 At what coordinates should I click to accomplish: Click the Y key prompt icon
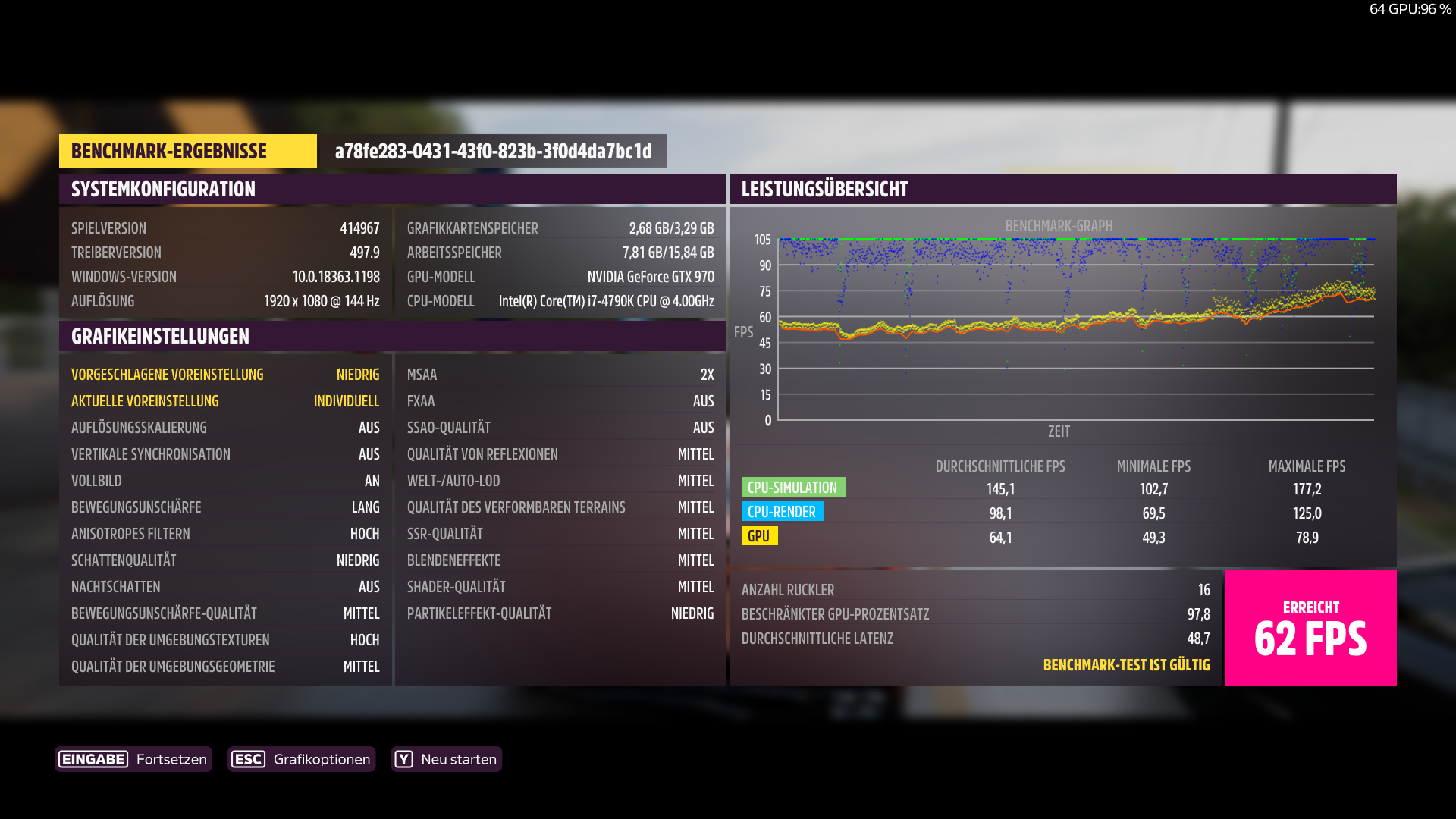pyautogui.click(x=405, y=758)
